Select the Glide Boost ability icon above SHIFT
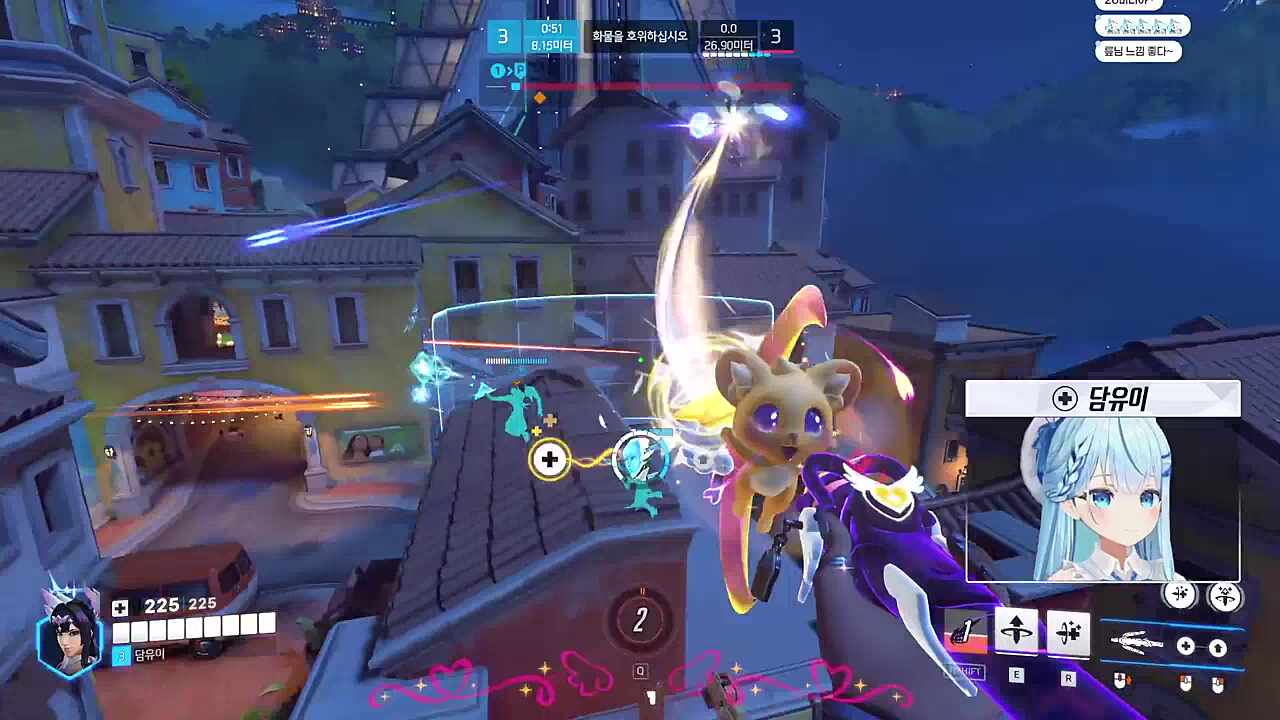Viewport: 1280px width, 720px height. [965, 630]
